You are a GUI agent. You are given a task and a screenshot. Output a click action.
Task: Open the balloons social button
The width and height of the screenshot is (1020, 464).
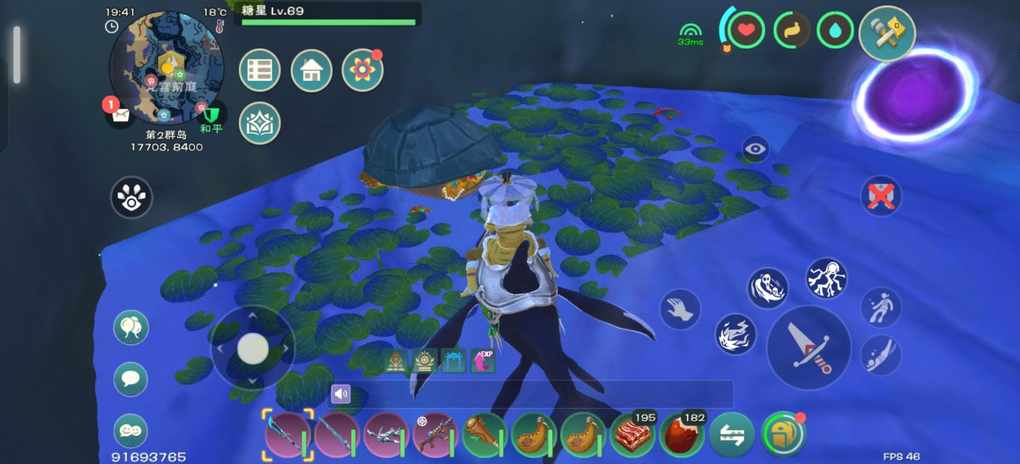tap(131, 327)
